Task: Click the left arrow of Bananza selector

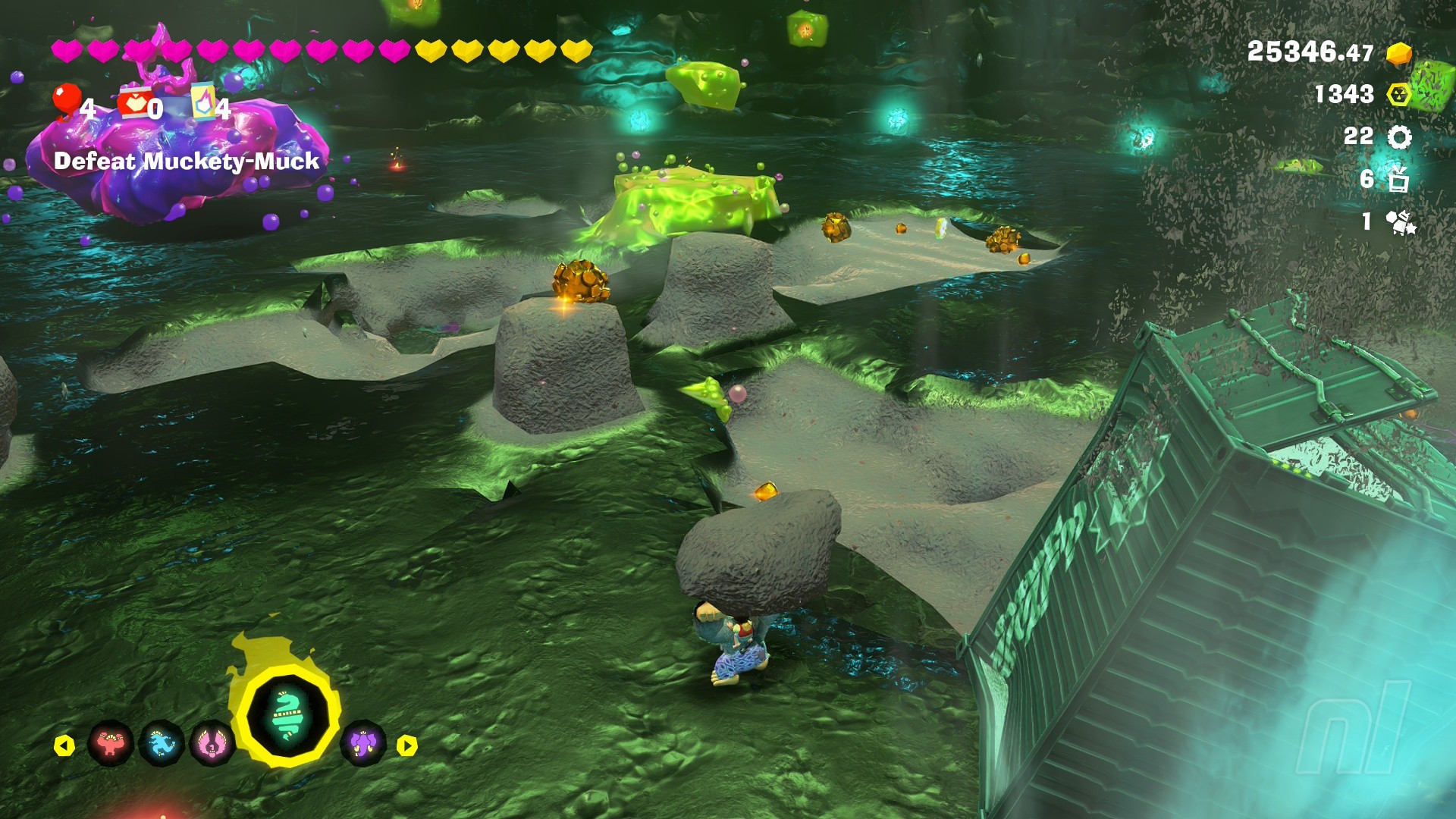Action: [64, 746]
